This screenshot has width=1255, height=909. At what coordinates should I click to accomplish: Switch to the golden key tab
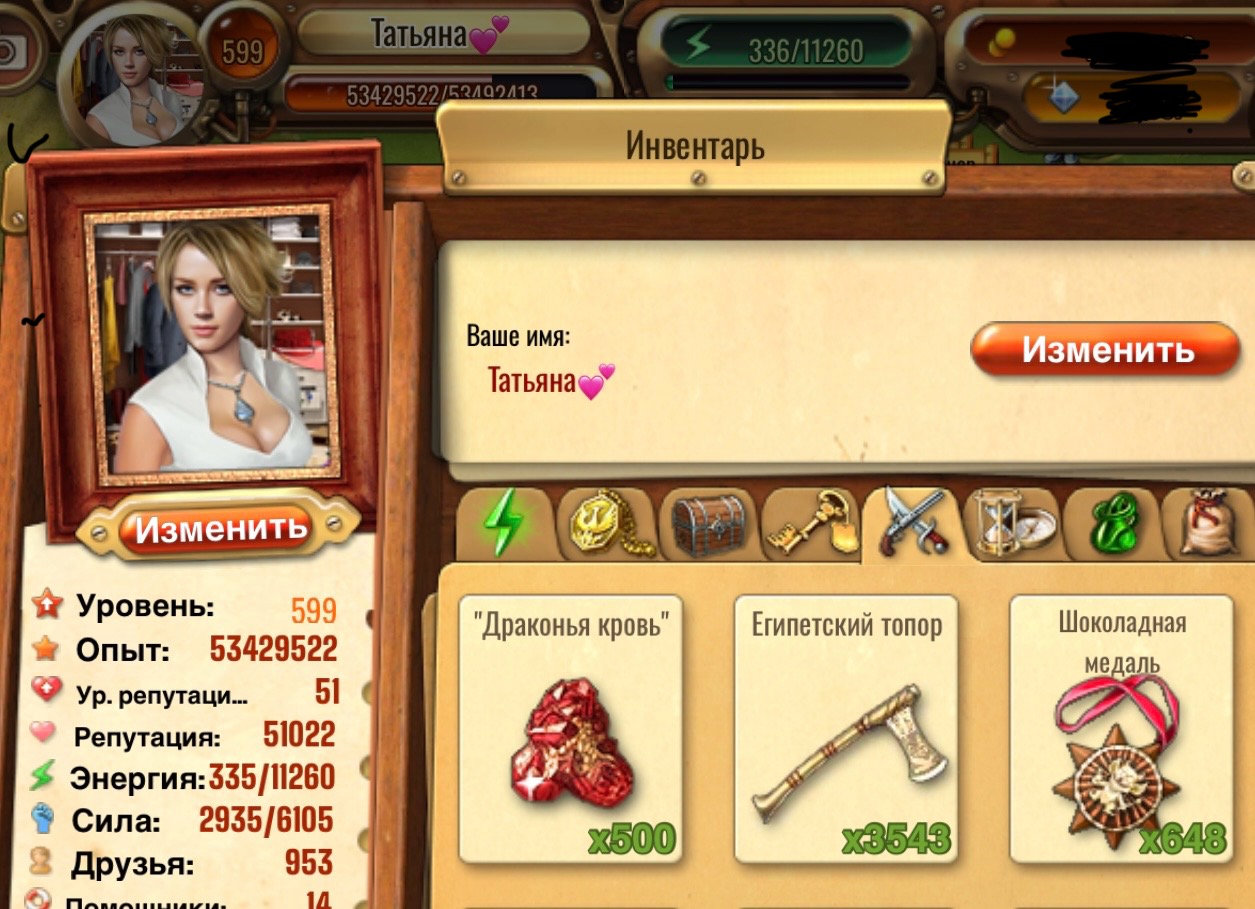tap(810, 524)
